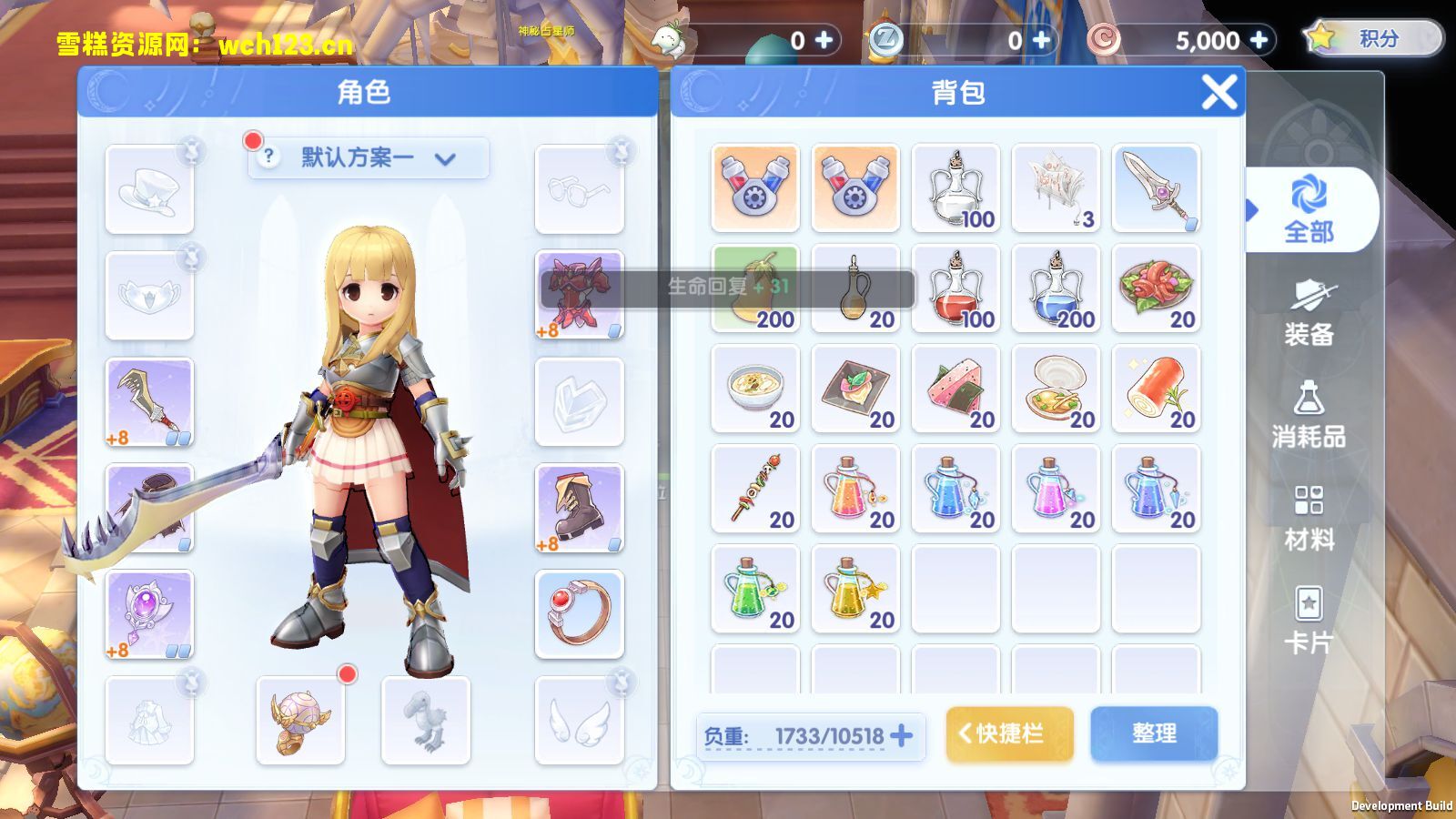1456x819 pixels.
Task: Switch to the 装备 equipment tab
Action: 1309,313
